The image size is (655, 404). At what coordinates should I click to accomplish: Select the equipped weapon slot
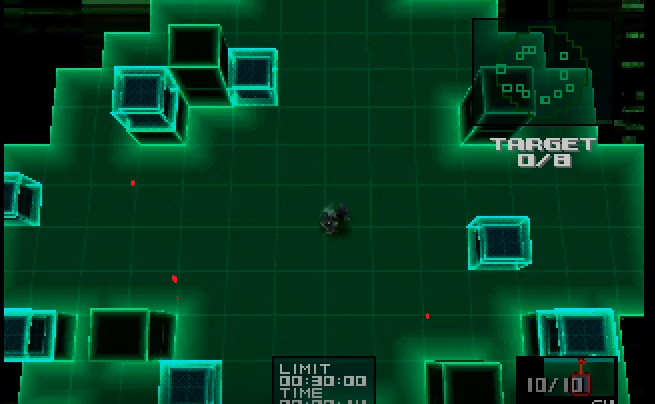566,379
